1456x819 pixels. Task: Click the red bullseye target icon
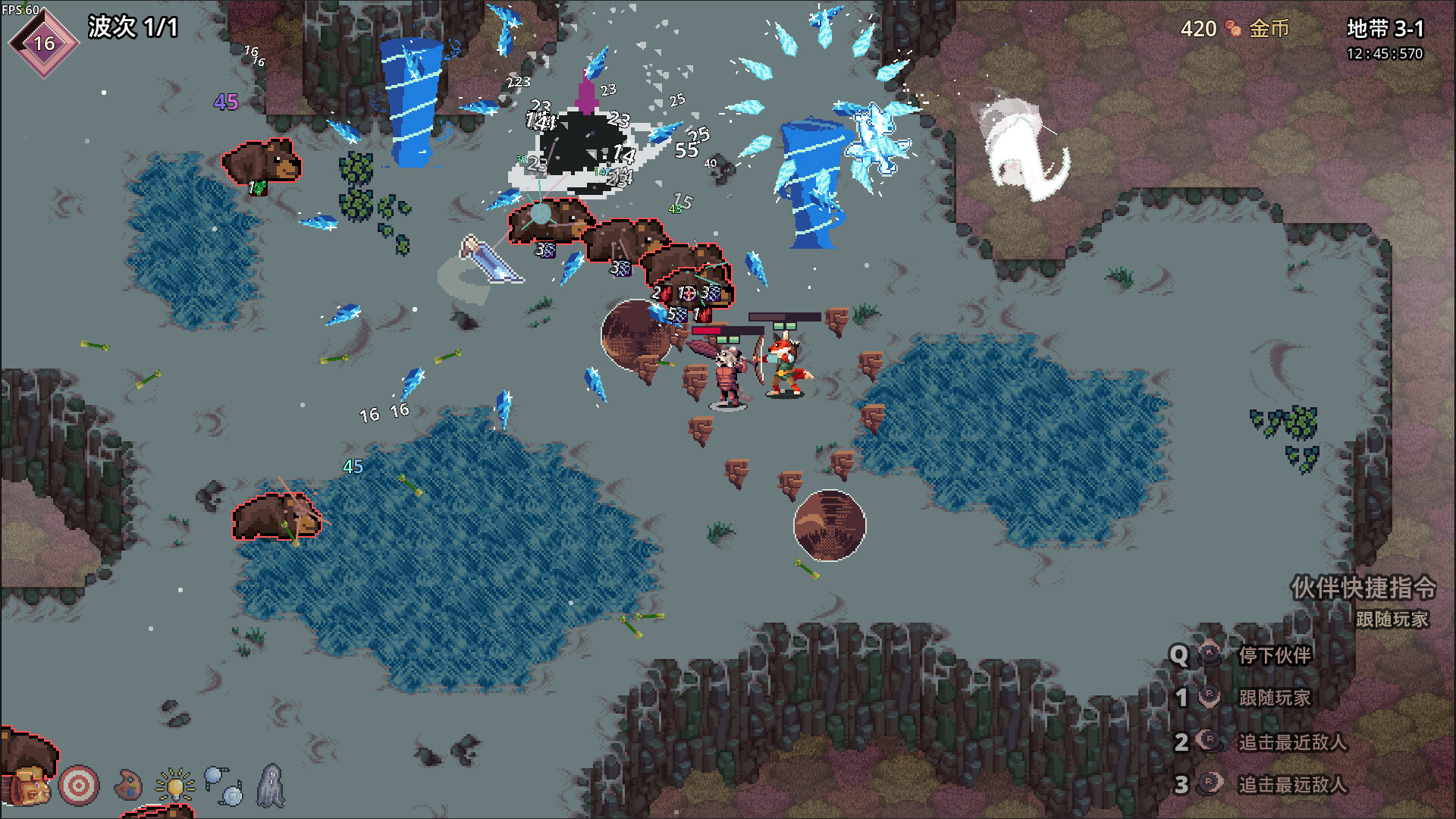point(79,785)
